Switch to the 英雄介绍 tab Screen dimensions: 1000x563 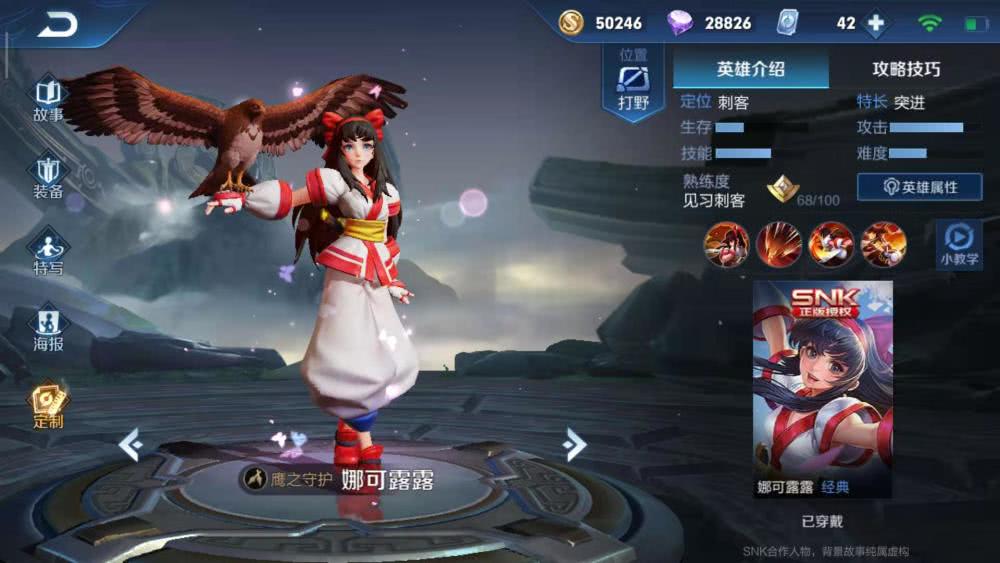pyautogui.click(x=750, y=69)
